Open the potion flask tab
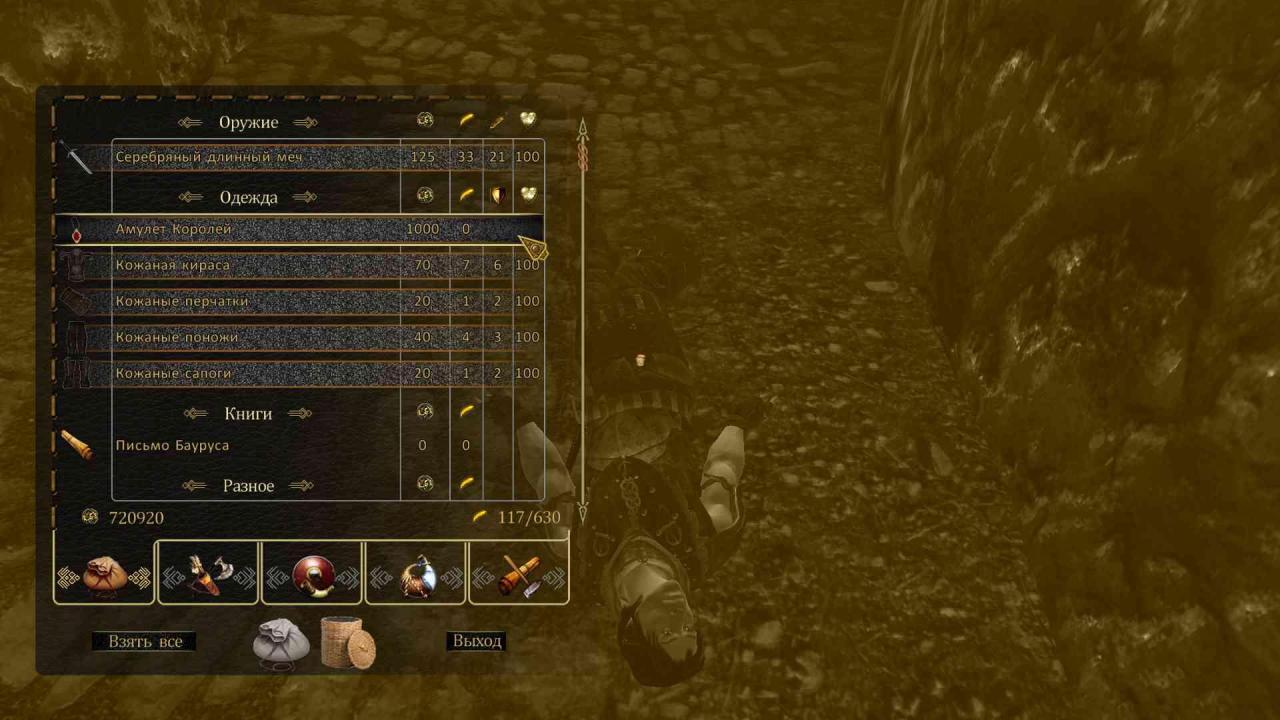Screen dimensions: 1280x720 click(416, 573)
